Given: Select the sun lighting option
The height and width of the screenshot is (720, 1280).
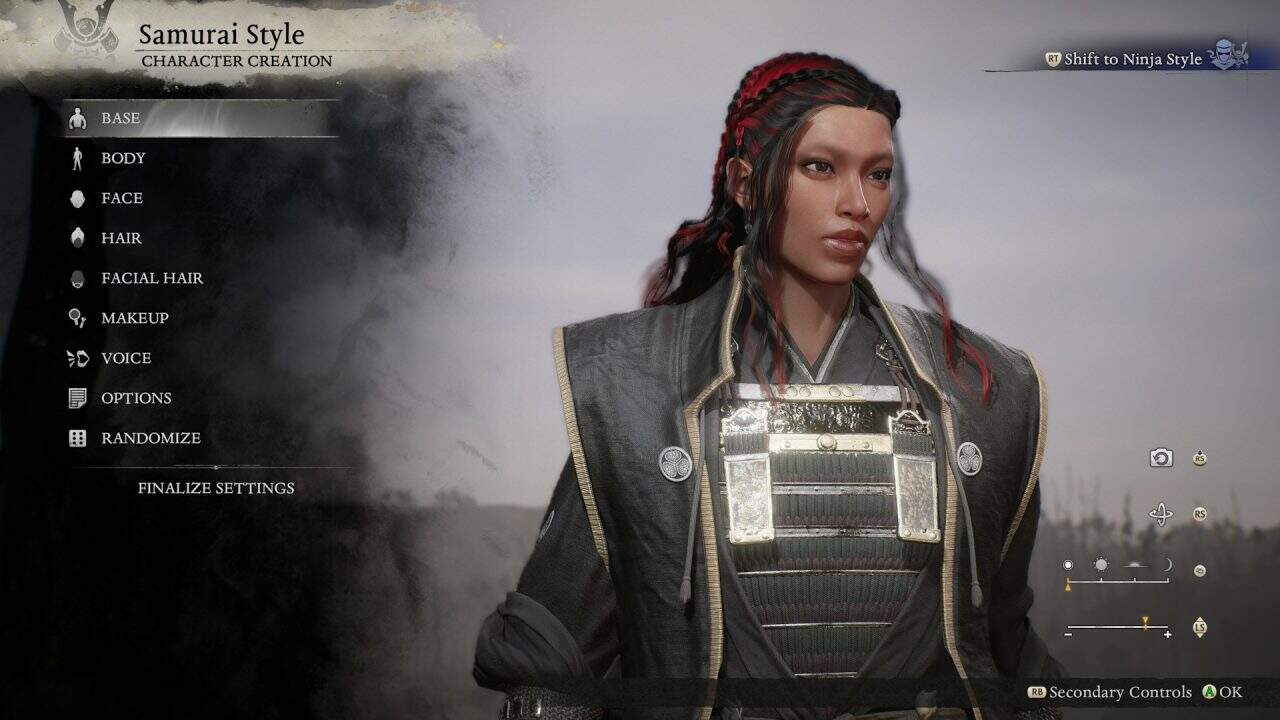Looking at the screenshot, I should click(x=1101, y=563).
